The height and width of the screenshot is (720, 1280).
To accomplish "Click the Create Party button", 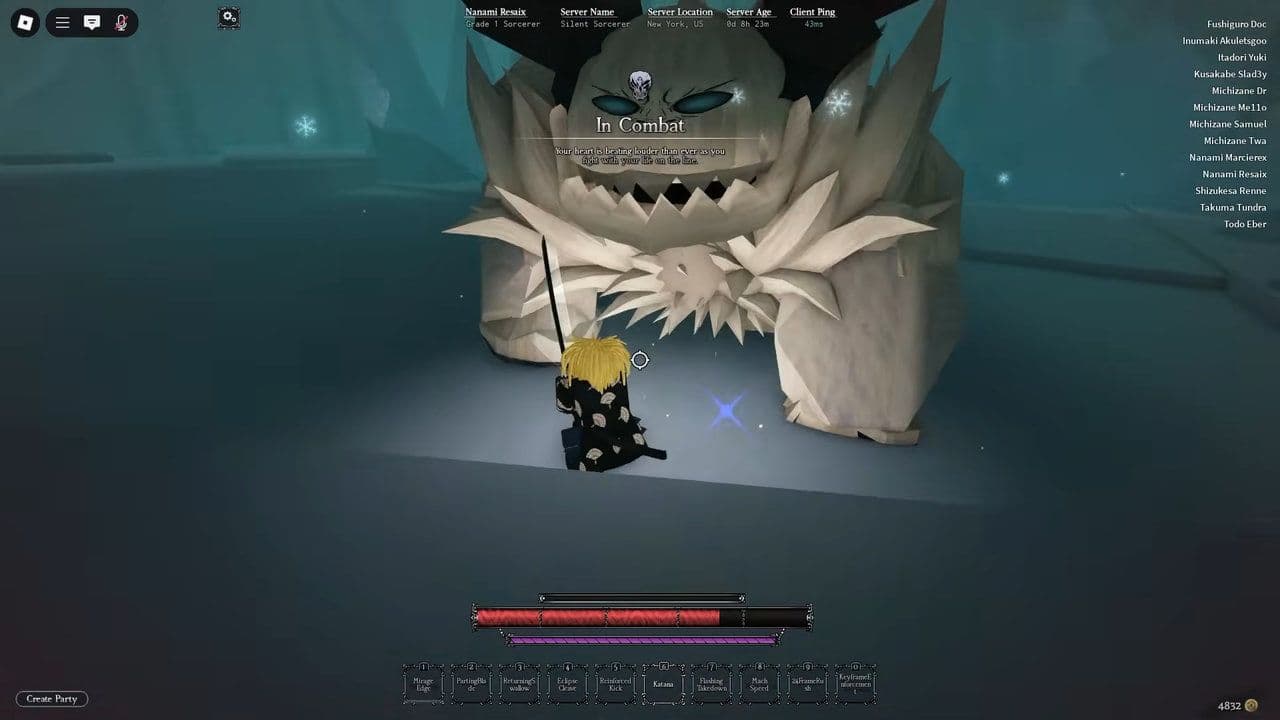I will [x=51, y=699].
